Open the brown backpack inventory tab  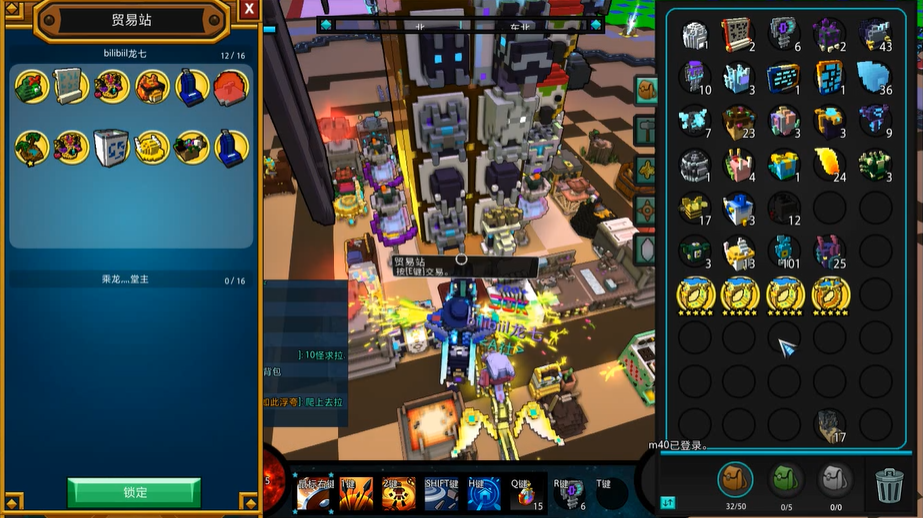point(735,481)
